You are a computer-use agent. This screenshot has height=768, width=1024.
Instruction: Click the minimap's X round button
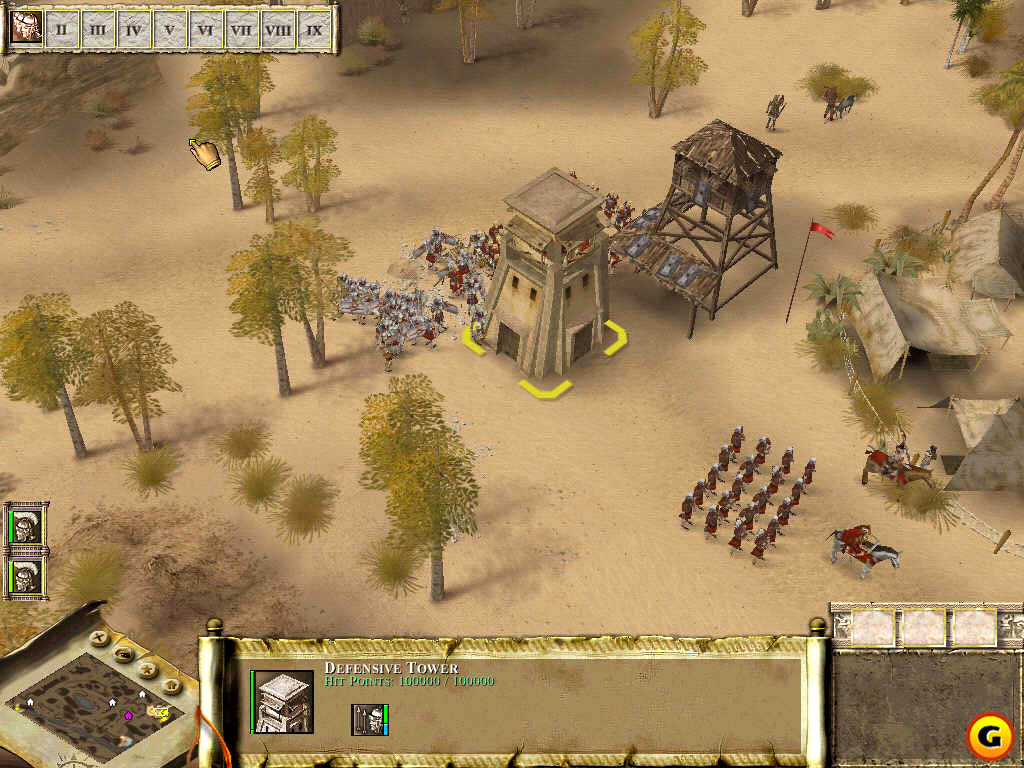coord(99,636)
